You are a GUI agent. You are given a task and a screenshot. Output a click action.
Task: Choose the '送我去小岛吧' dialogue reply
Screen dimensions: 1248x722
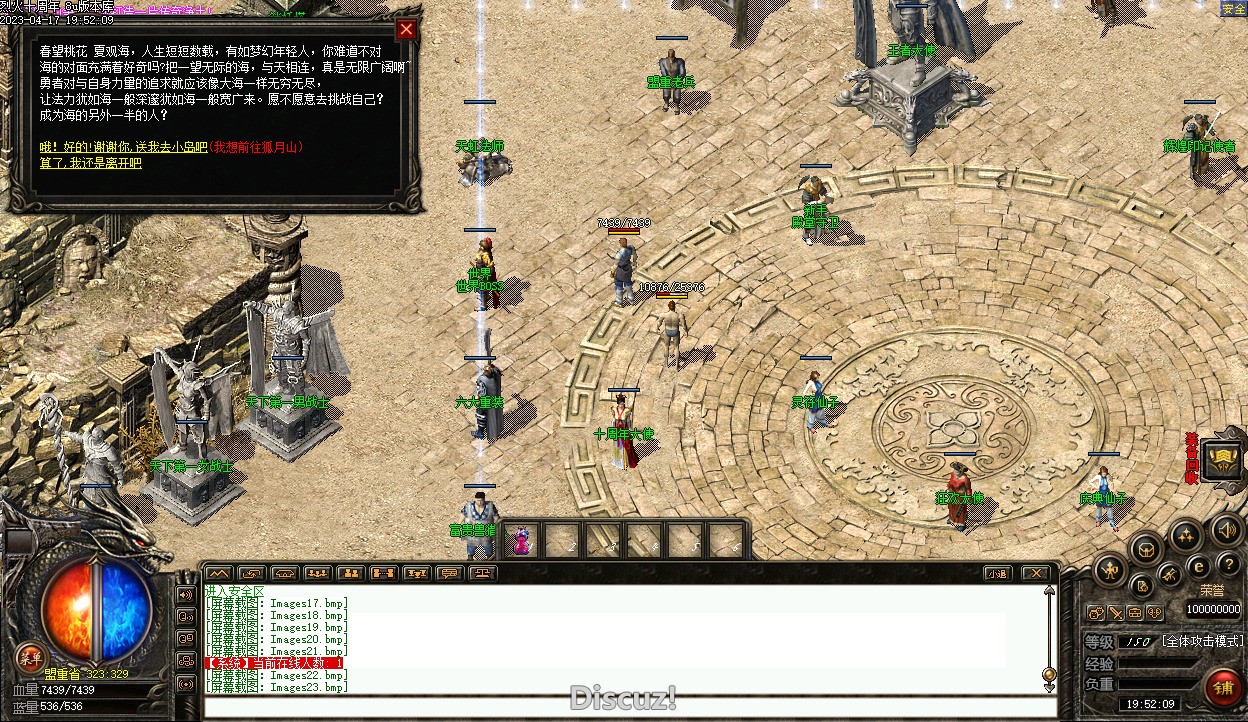(151, 147)
